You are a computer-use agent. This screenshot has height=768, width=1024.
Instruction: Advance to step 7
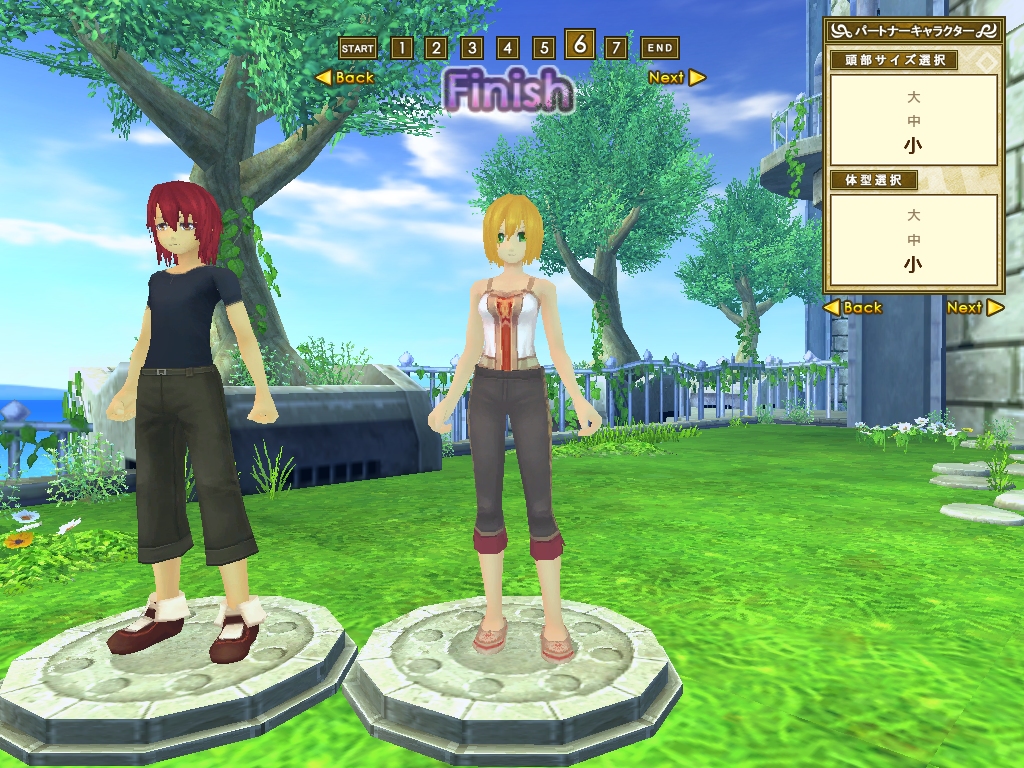tap(616, 48)
